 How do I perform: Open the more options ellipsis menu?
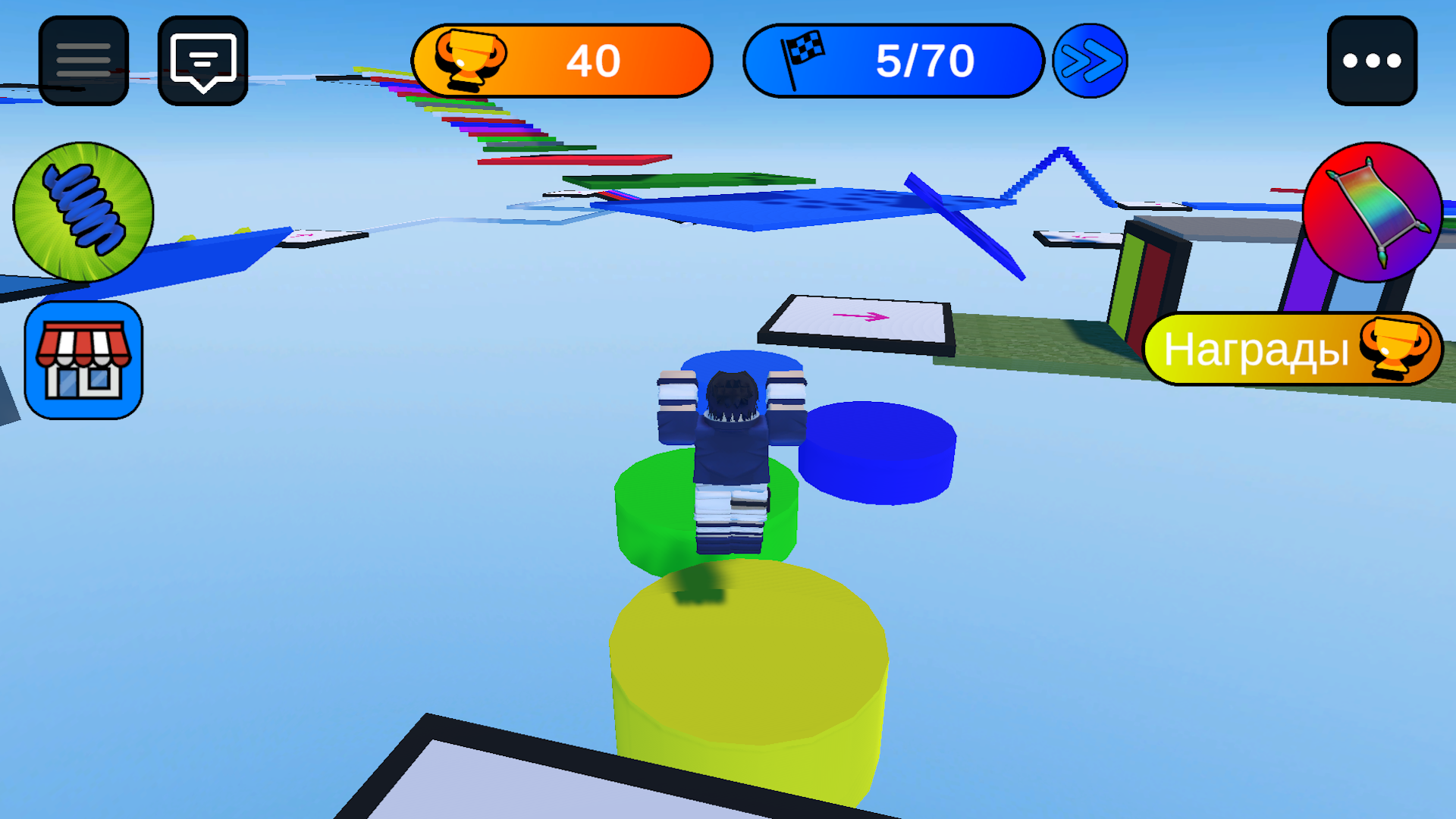(1371, 61)
